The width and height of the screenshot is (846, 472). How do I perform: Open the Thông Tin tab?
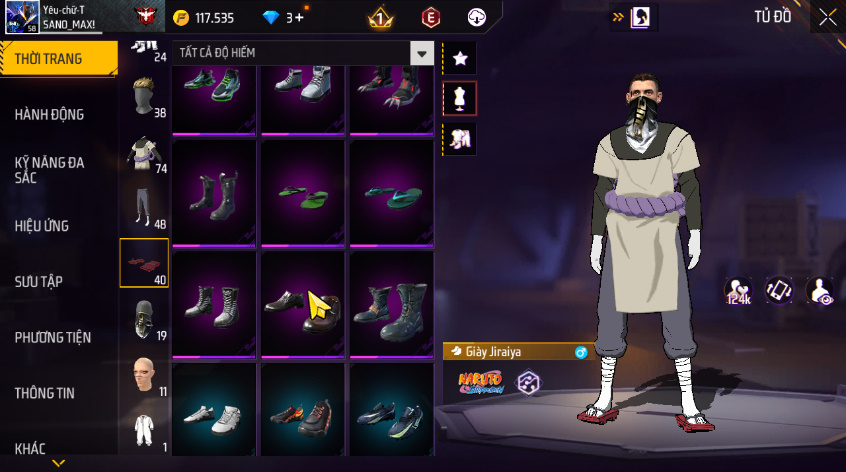coord(44,394)
